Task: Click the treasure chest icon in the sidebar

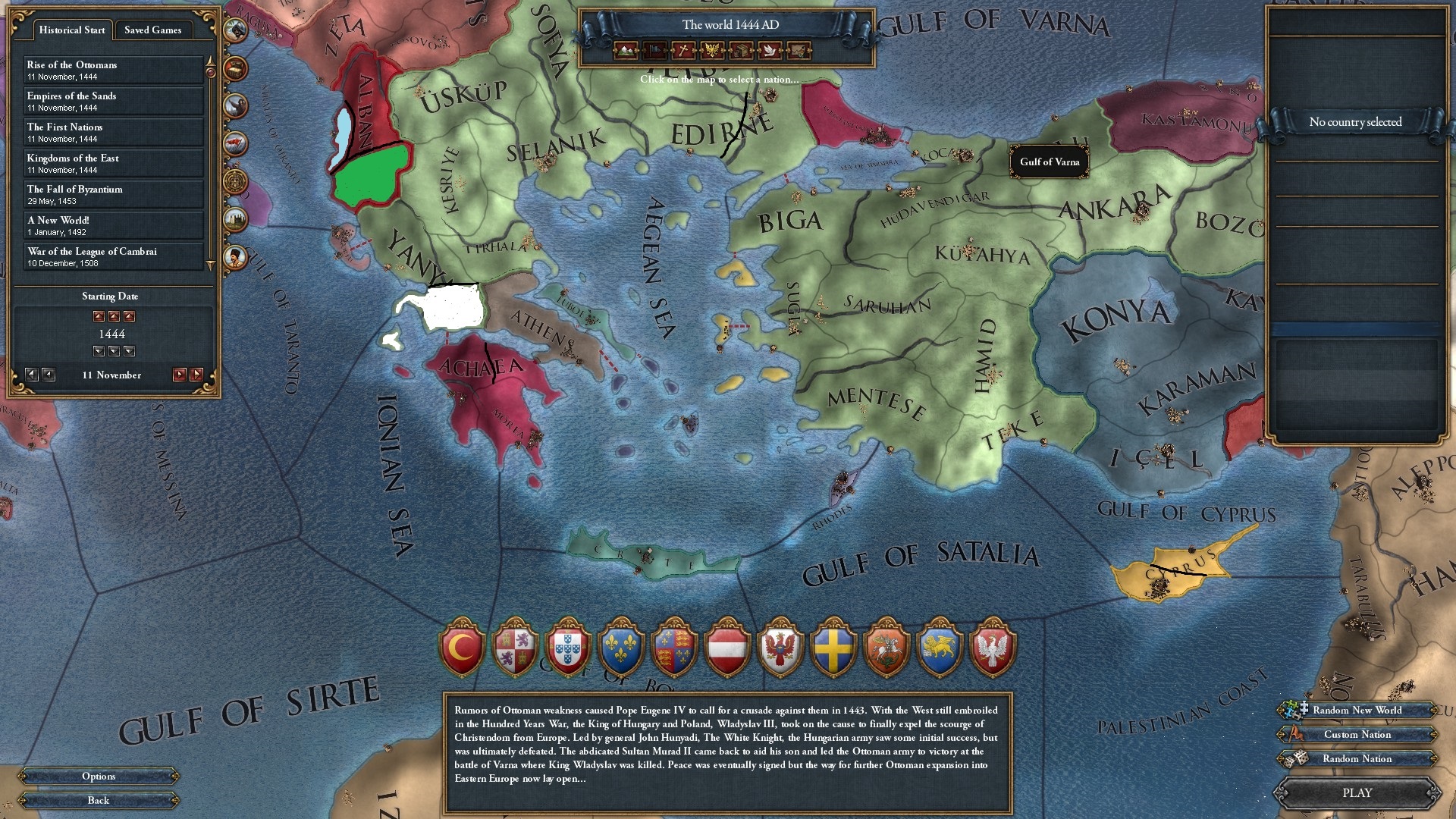Action: tap(237, 68)
